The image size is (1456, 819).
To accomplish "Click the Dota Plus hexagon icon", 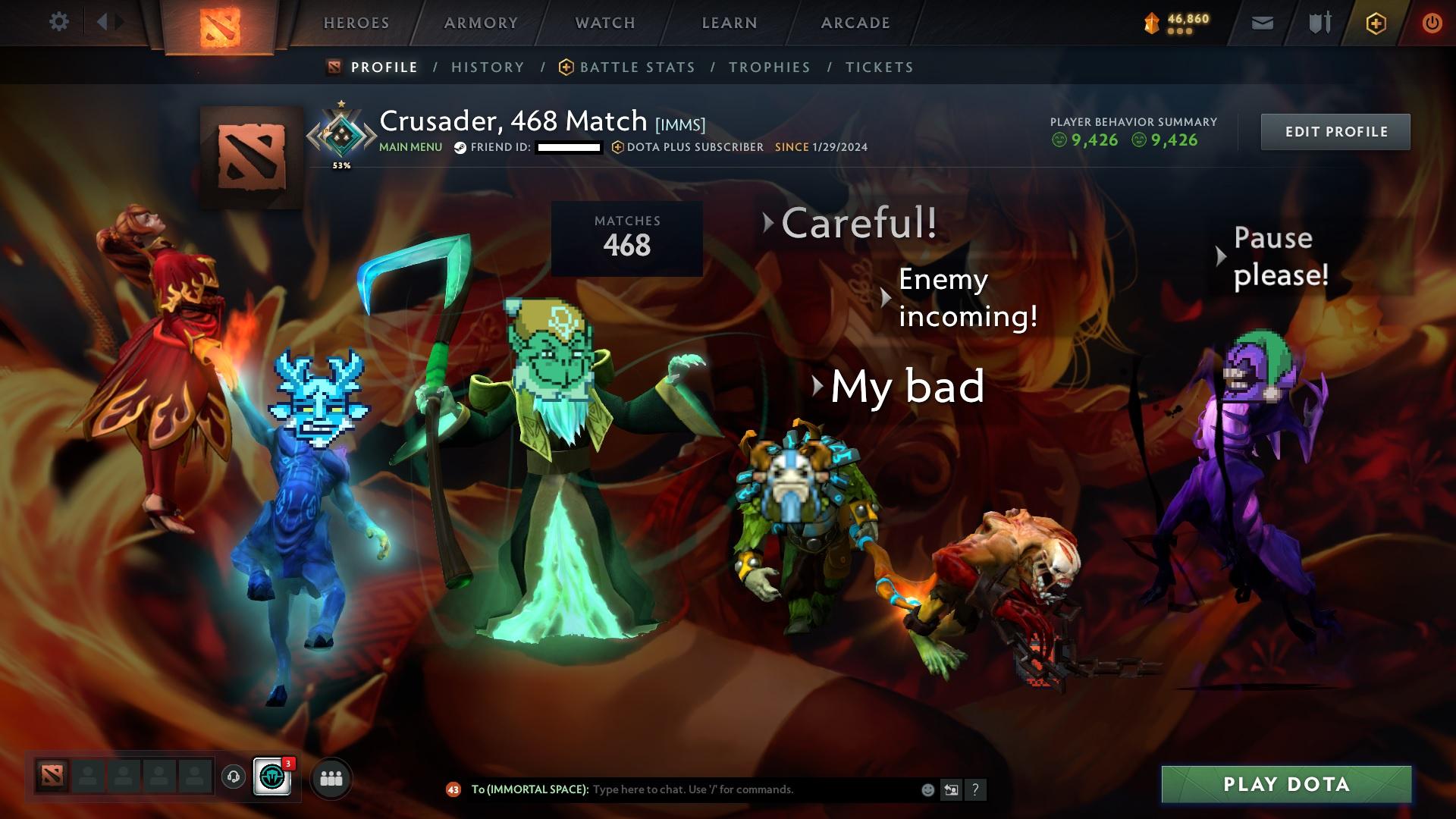I will (1376, 22).
